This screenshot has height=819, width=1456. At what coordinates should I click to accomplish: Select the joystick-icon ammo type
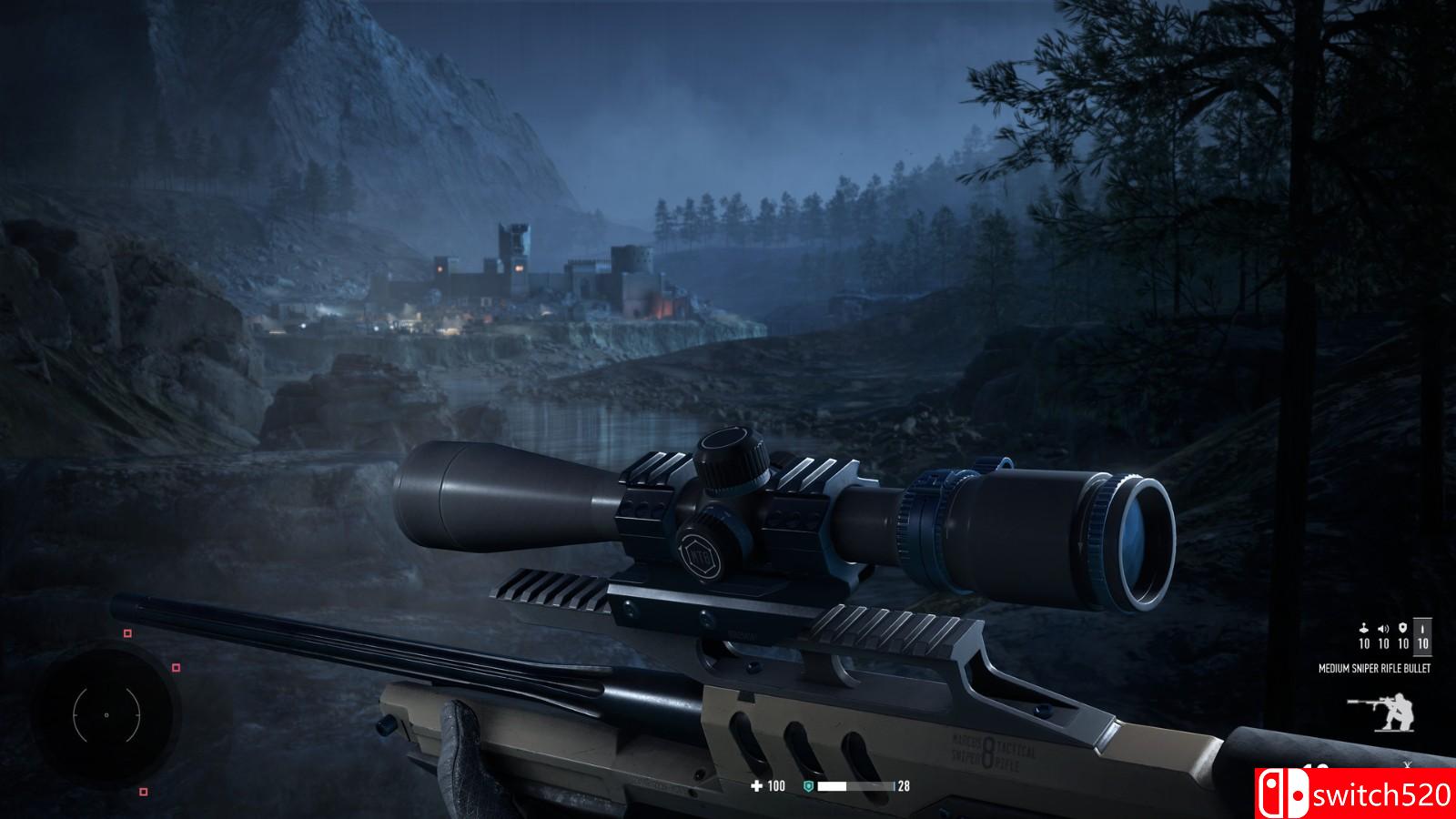[1363, 636]
